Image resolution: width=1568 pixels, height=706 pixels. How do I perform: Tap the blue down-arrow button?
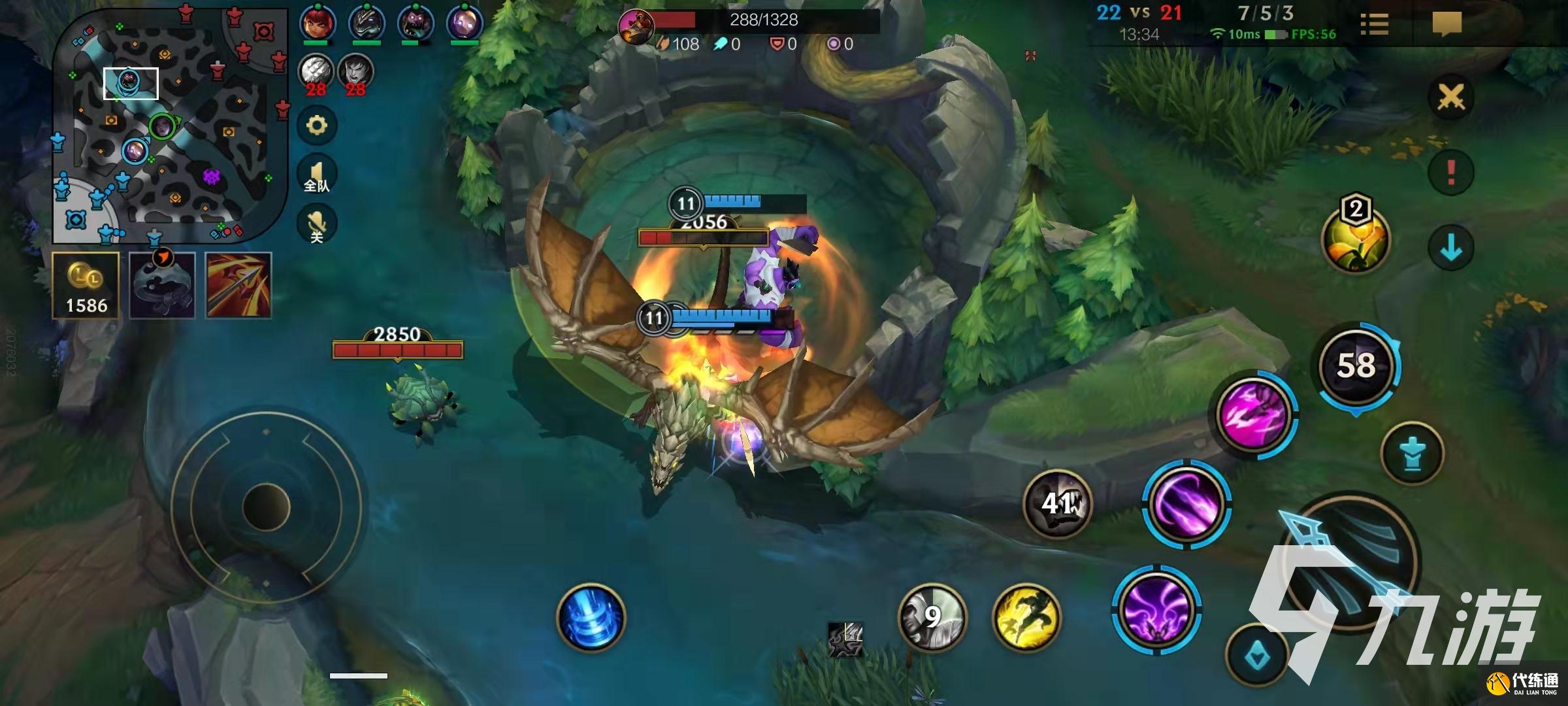coord(1450,248)
